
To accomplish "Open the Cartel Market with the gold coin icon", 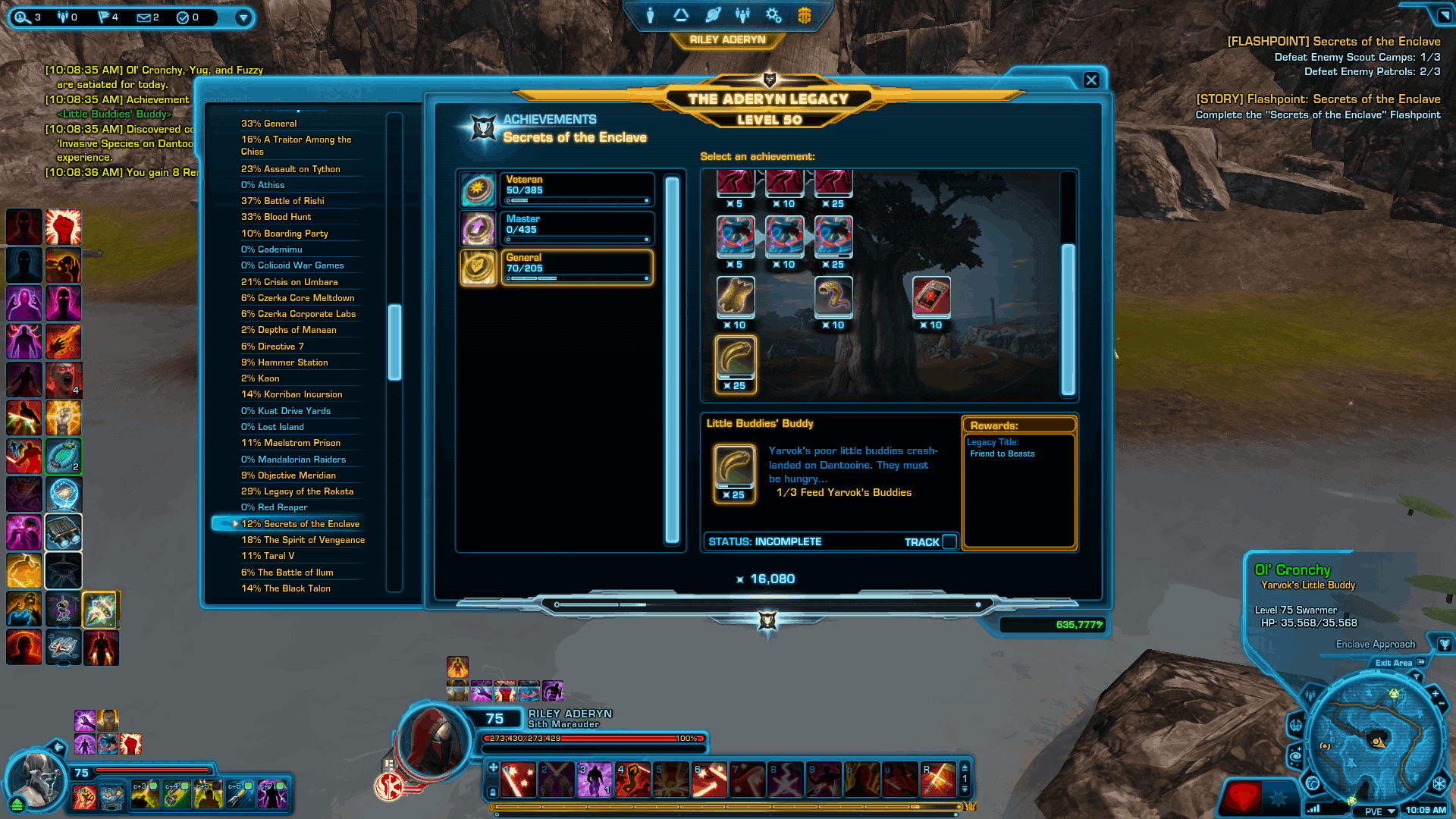I will (x=805, y=14).
